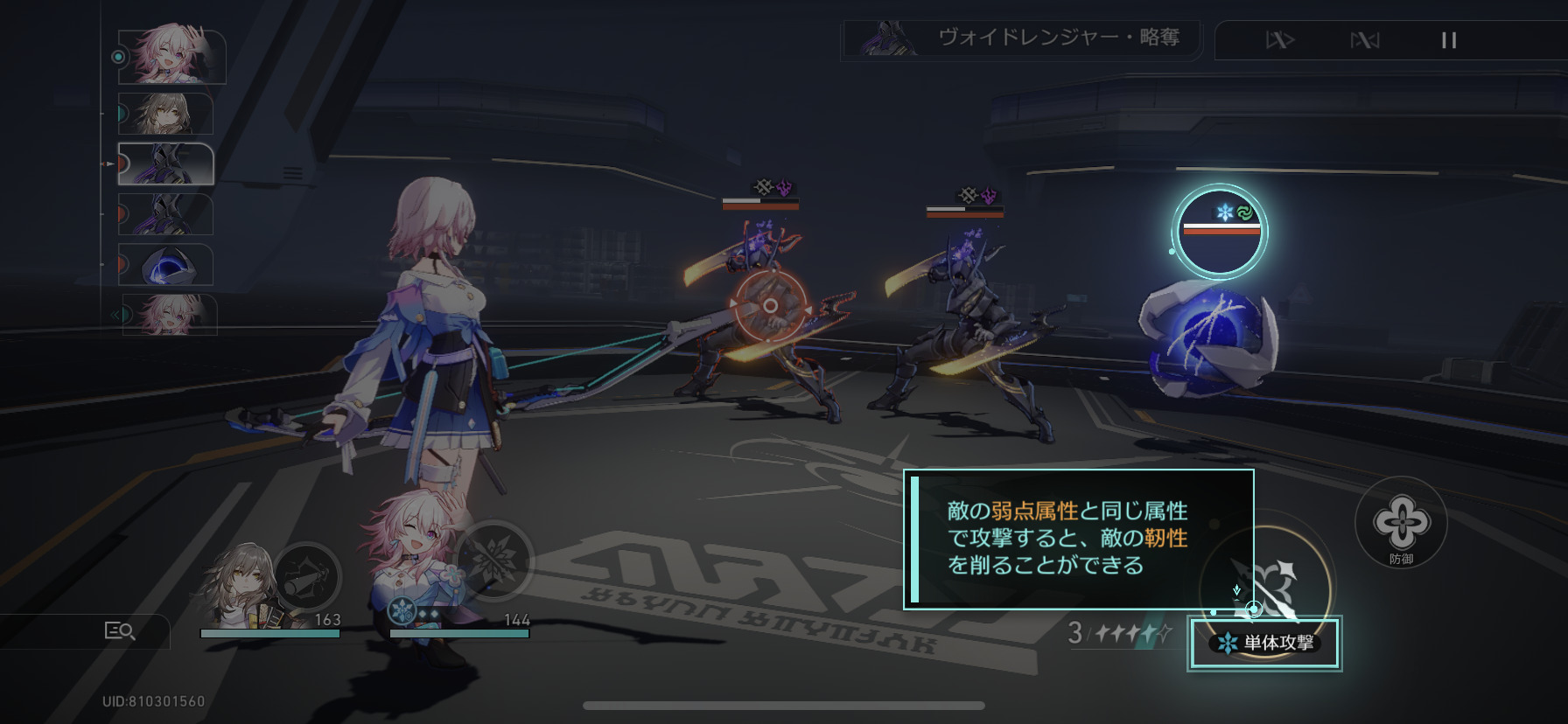
Task: Activate March 7th's ultimate snowflake icon
Action: 493,560
